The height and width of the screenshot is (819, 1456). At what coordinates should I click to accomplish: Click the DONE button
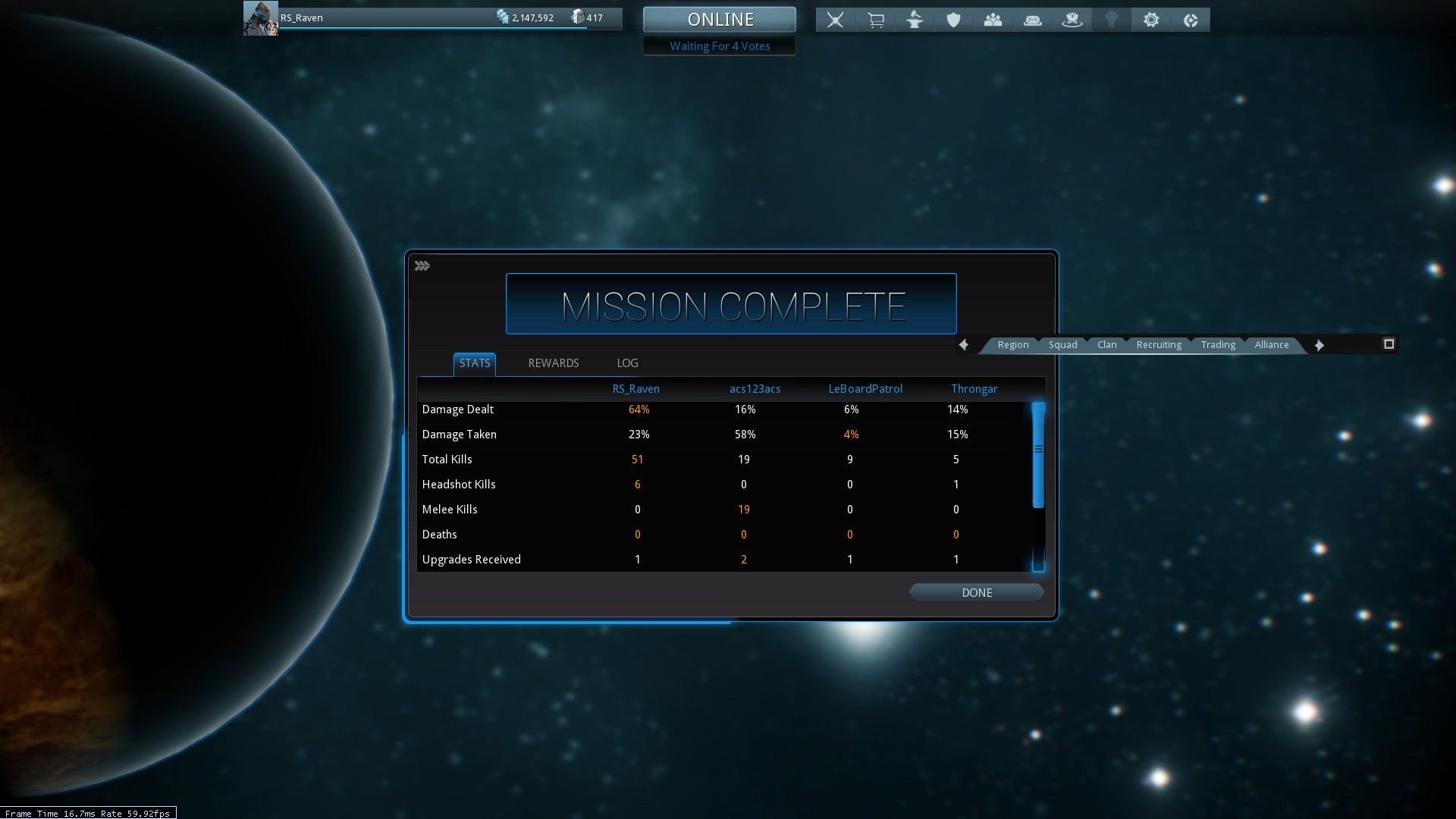[976, 592]
